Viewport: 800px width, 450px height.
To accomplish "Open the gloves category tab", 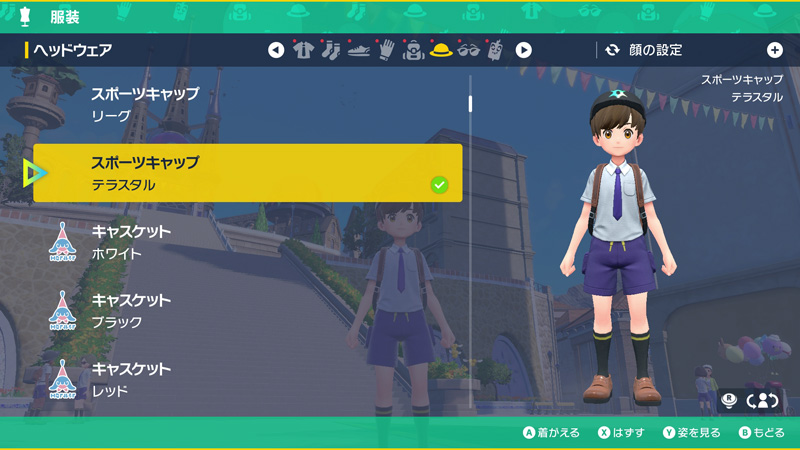I will pyautogui.click(x=387, y=50).
